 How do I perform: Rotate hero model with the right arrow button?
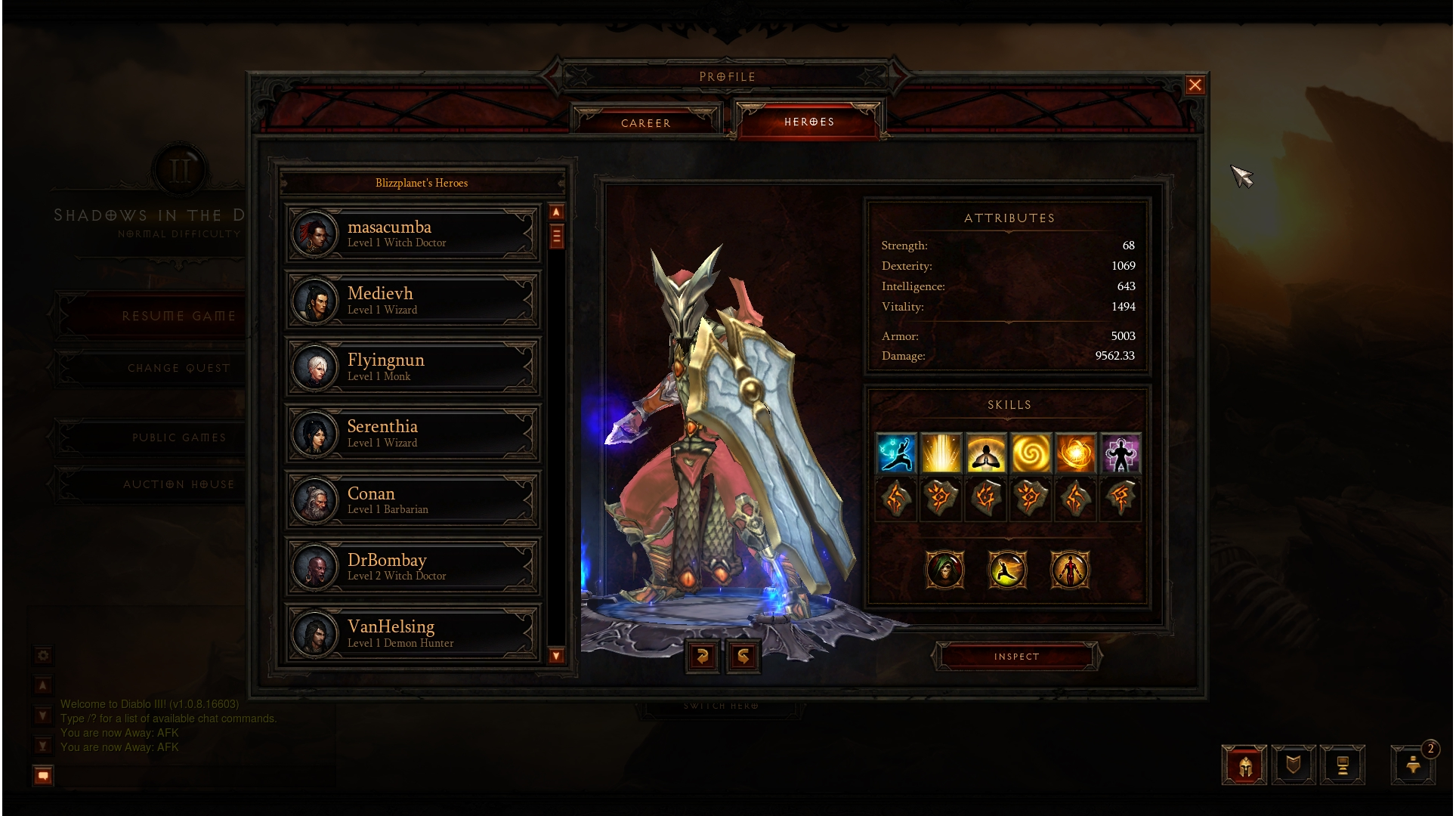coord(743,656)
